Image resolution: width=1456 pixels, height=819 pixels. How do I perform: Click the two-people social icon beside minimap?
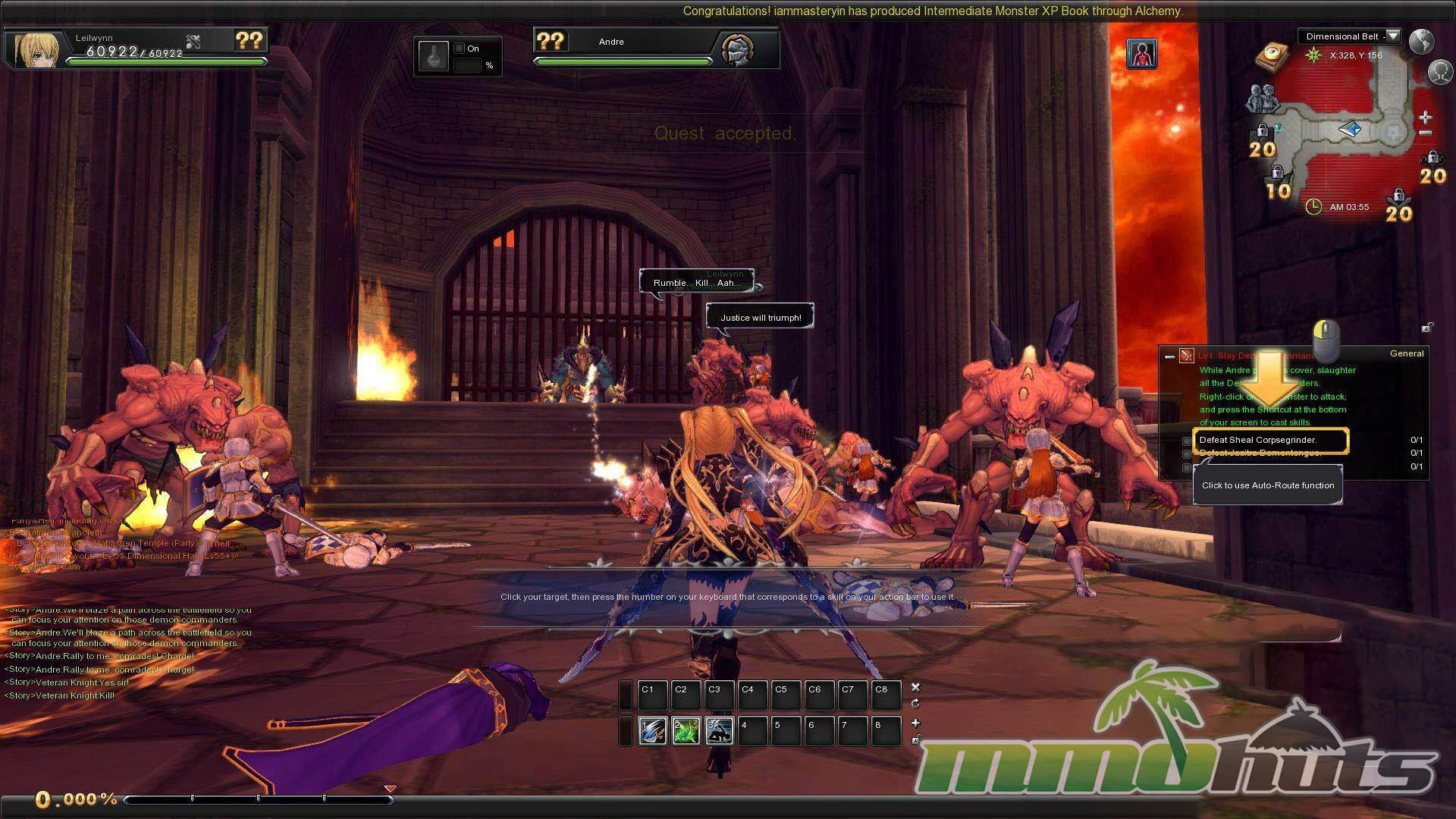(1260, 99)
